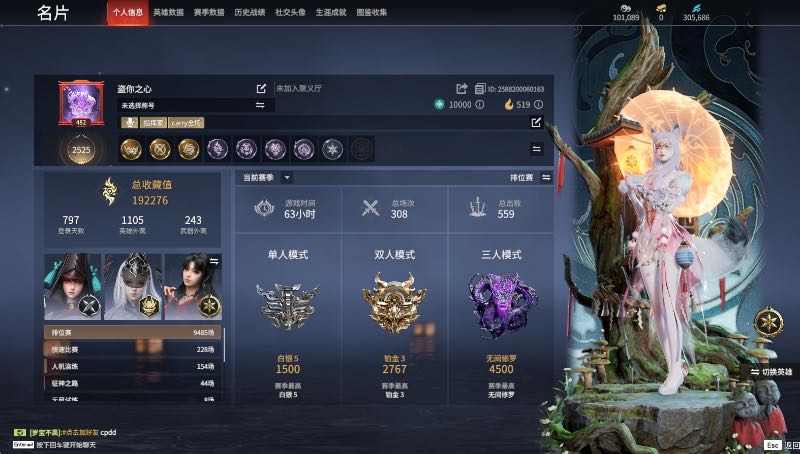Swap the title under 未选择称号
Screen dimensions: 800x454
click(x=260, y=105)
